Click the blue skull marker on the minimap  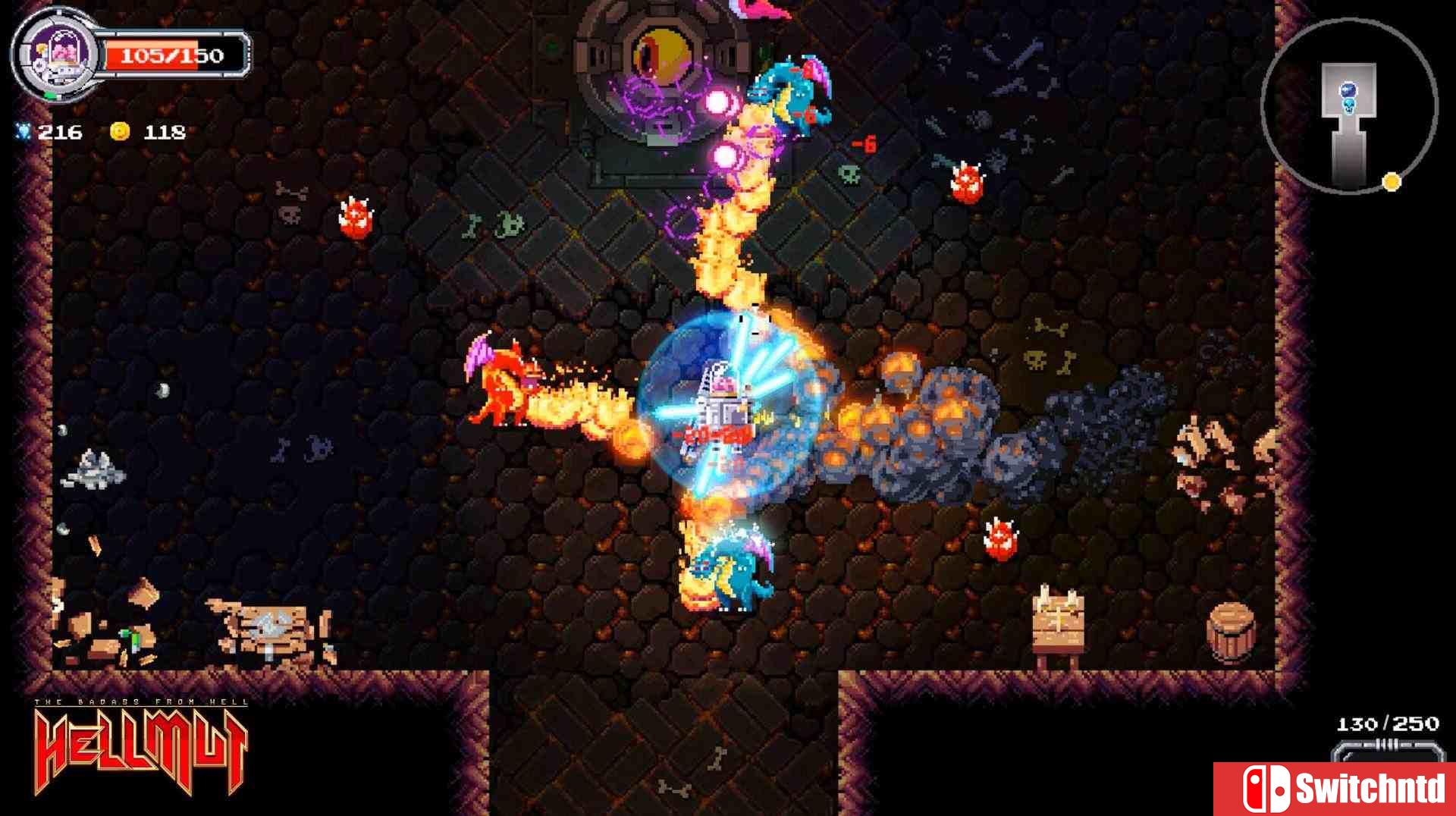point(1349,107)
